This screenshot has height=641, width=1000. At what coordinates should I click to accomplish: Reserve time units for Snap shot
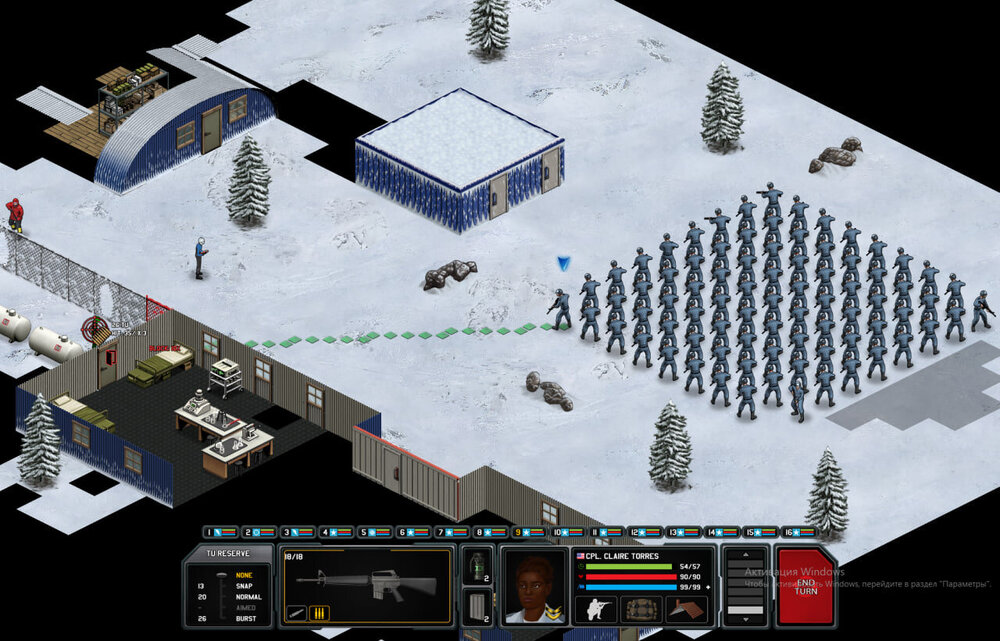[245, 585]
